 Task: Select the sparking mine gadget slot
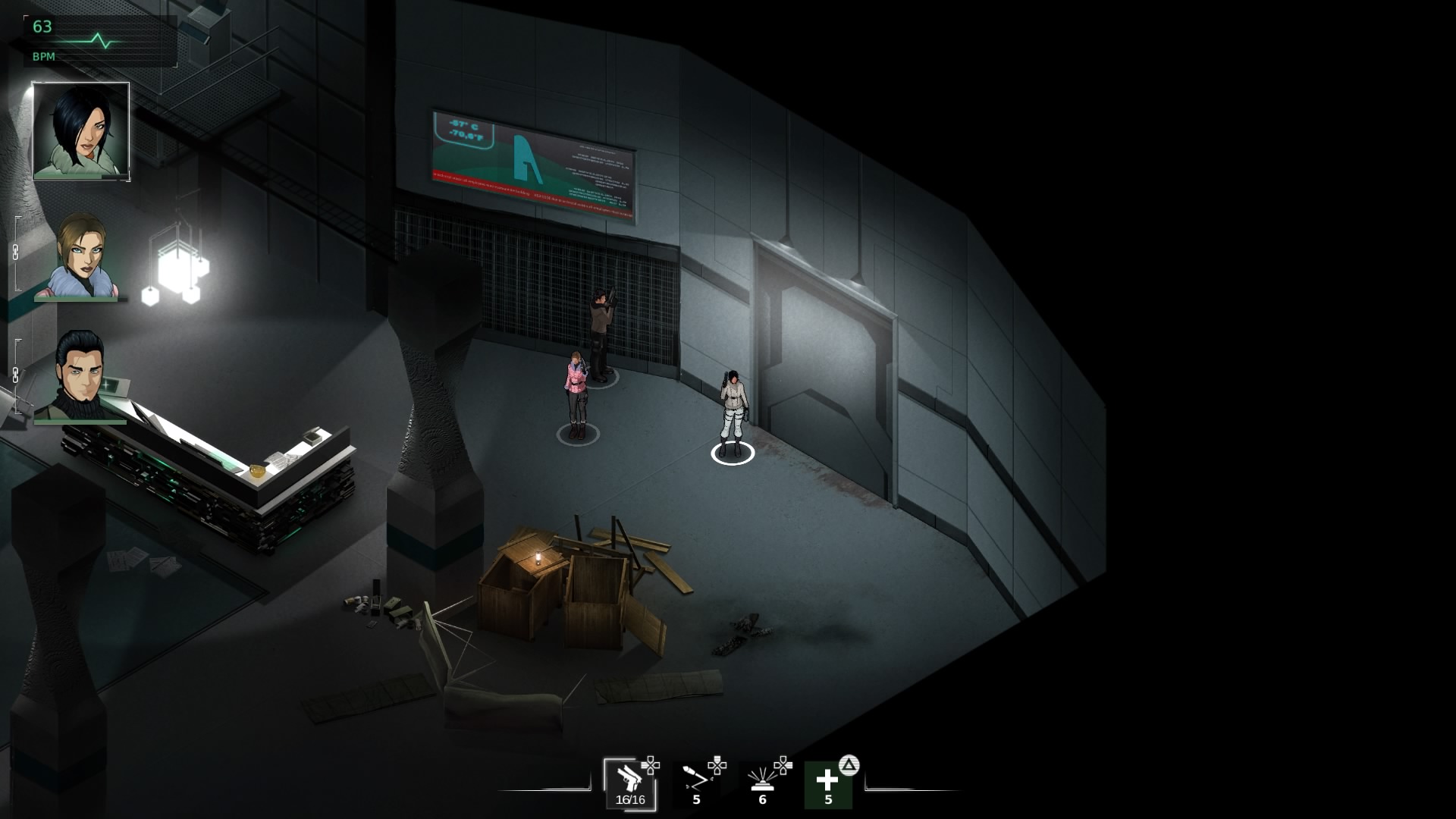click(x=762, y=783)
